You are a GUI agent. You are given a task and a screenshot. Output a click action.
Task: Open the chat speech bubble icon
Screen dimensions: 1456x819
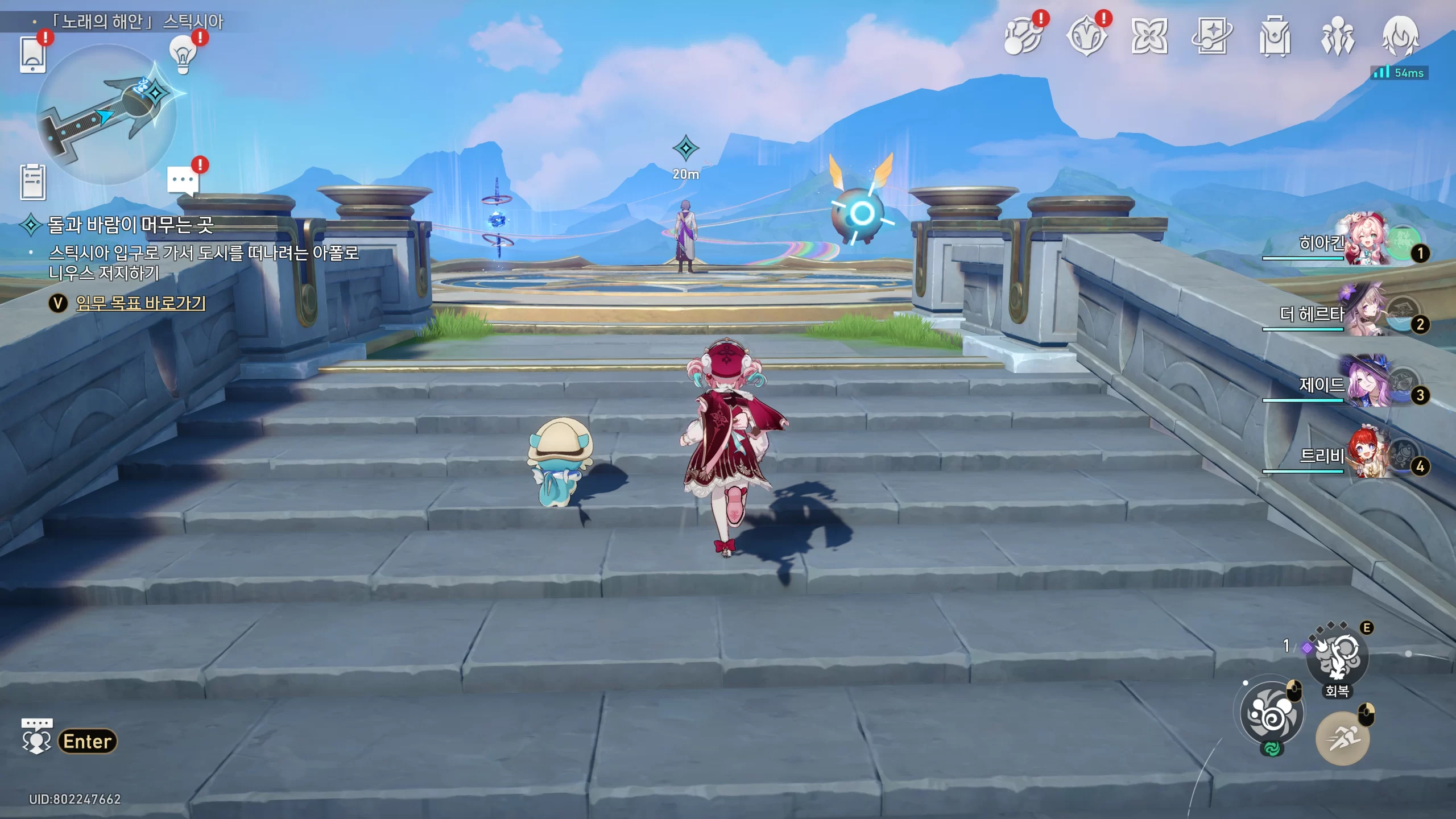pos(183,181)
